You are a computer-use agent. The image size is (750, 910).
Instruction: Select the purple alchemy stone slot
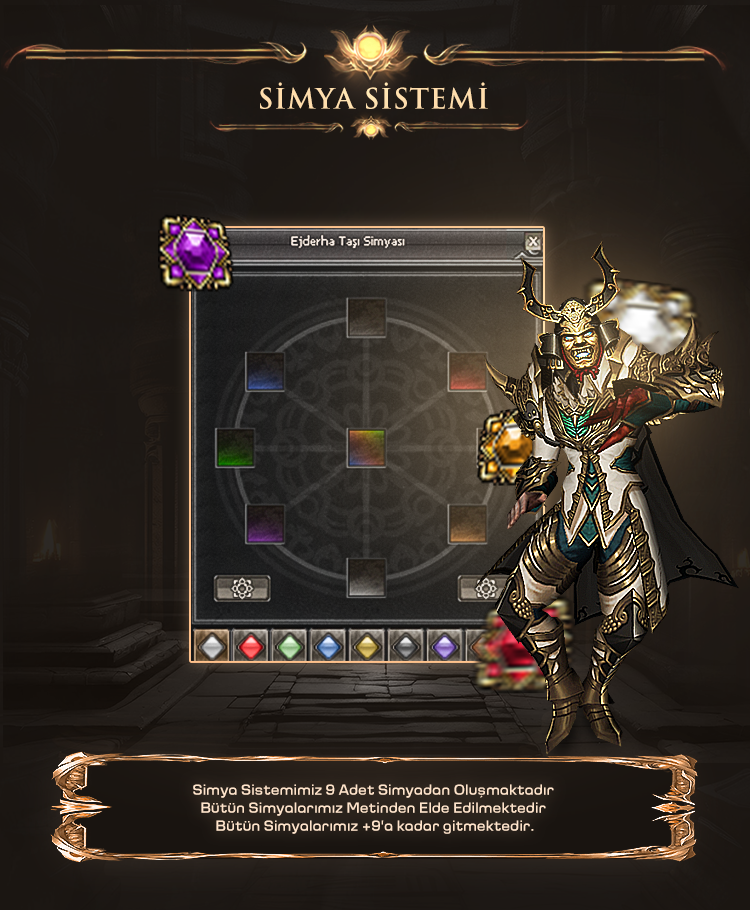click(x=265, y=523)
